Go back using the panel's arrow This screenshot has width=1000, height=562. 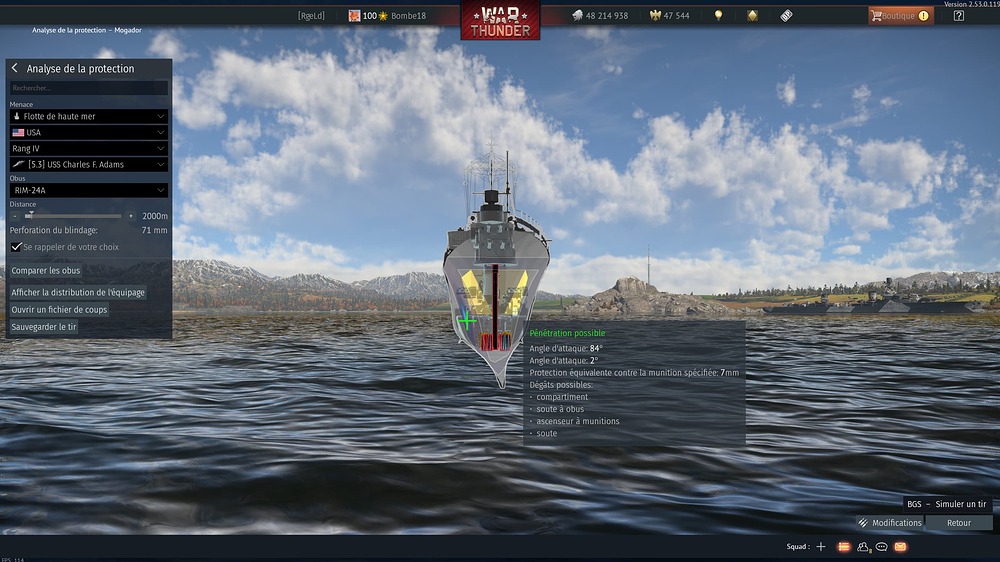pyautogui.click(x=14, y=69)
